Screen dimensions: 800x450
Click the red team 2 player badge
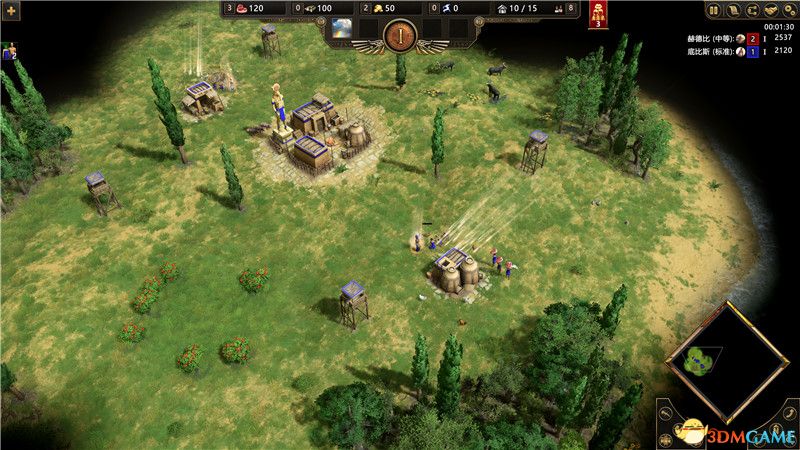(752, 38)
